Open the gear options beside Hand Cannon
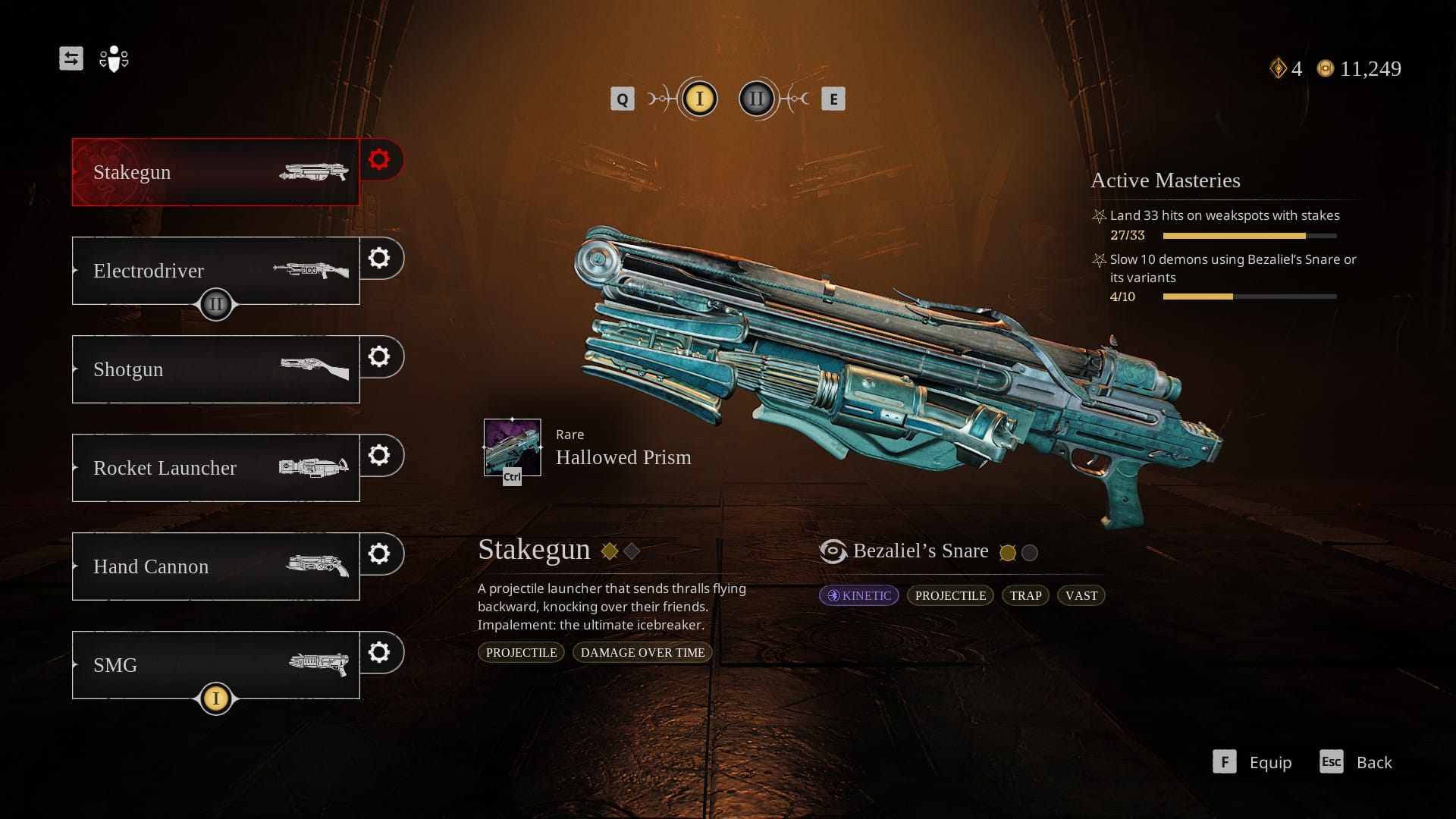The height and width of the screenshot is (819, 1456). (379, 554)
